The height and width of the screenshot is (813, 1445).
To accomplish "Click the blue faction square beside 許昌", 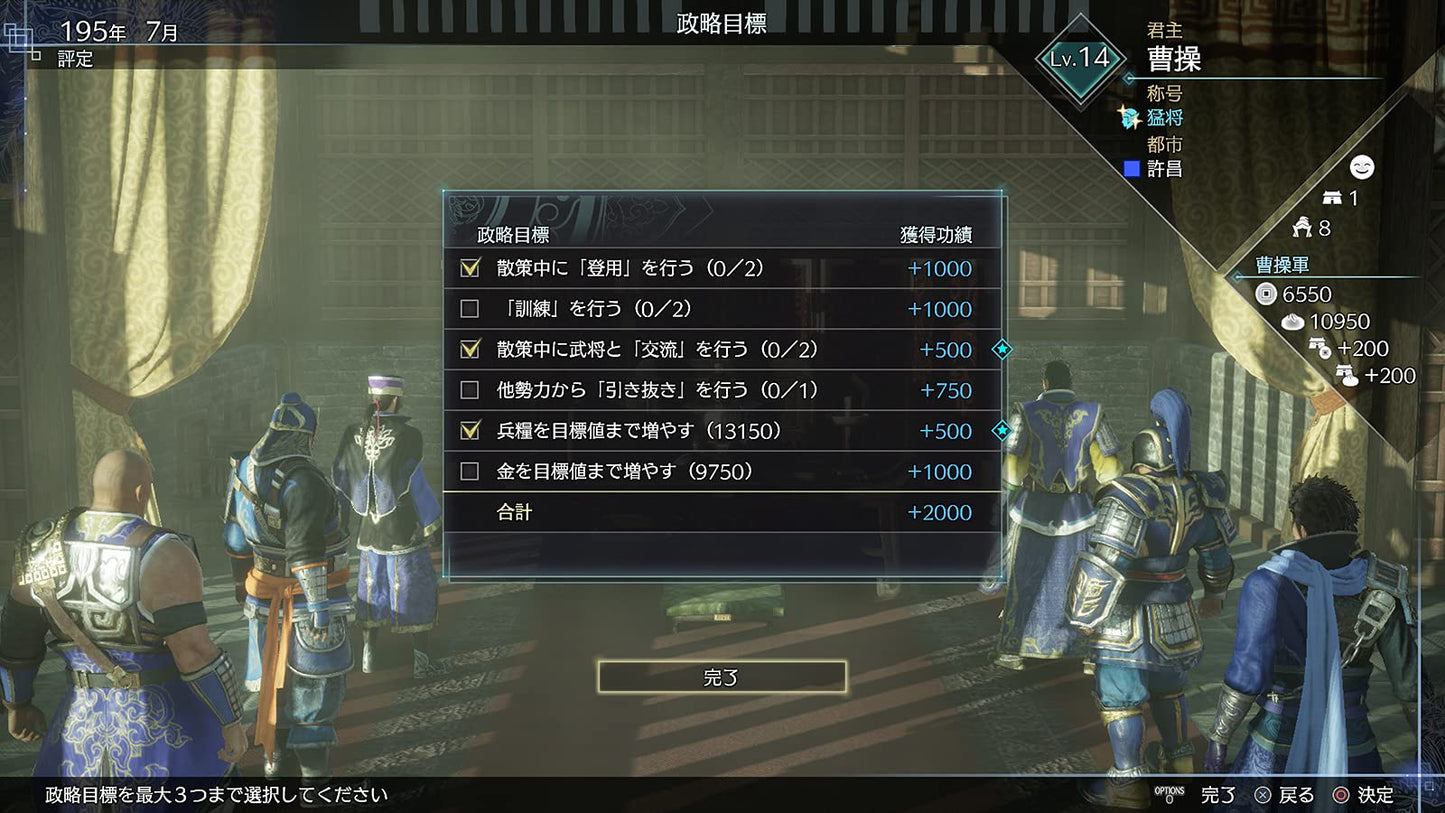I will (x=1131, y=168).
